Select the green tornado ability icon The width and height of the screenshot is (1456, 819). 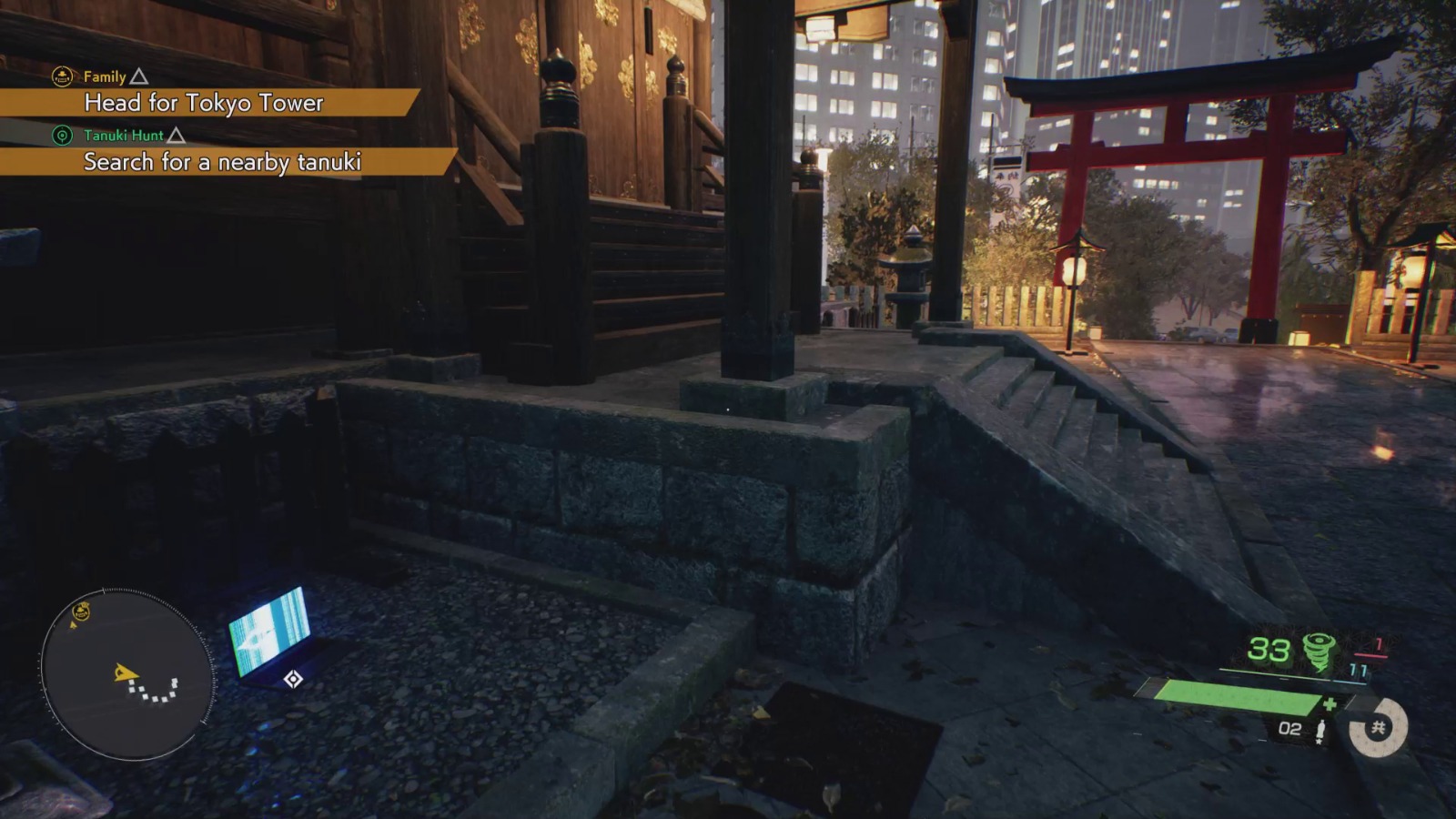click(1319, 650)
